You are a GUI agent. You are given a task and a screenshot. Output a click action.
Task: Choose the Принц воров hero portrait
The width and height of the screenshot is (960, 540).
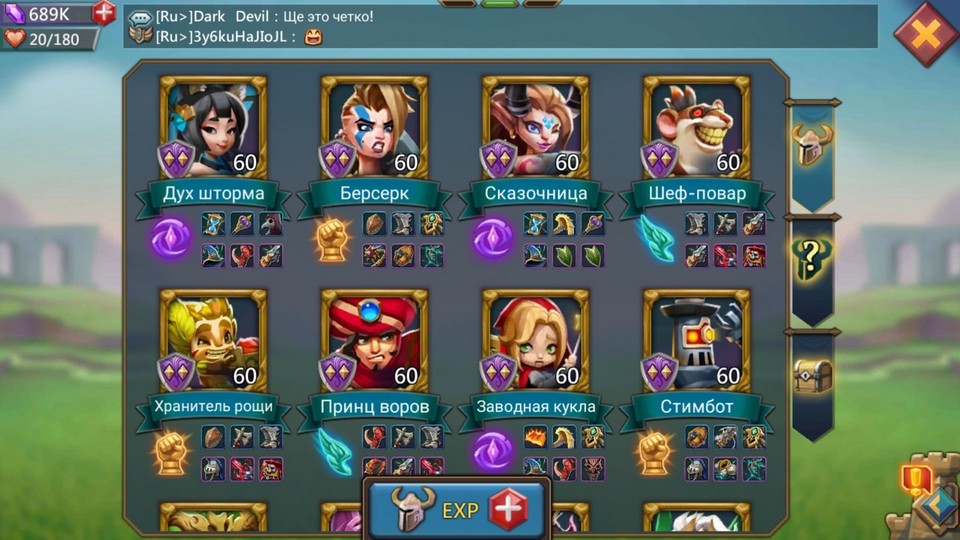(x=374, y=340)
